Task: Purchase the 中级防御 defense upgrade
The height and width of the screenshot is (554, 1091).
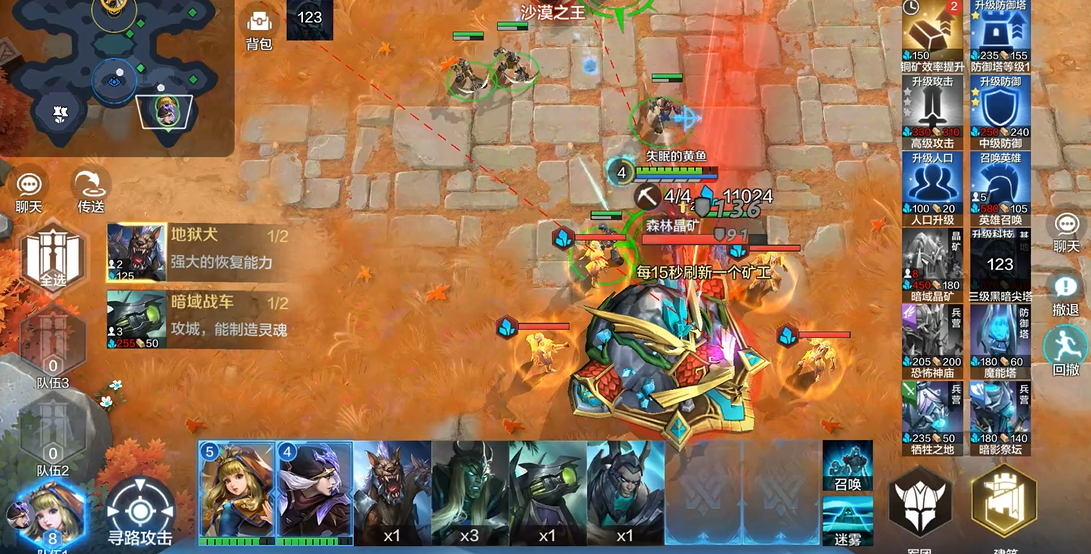Action: (1000, 111)
